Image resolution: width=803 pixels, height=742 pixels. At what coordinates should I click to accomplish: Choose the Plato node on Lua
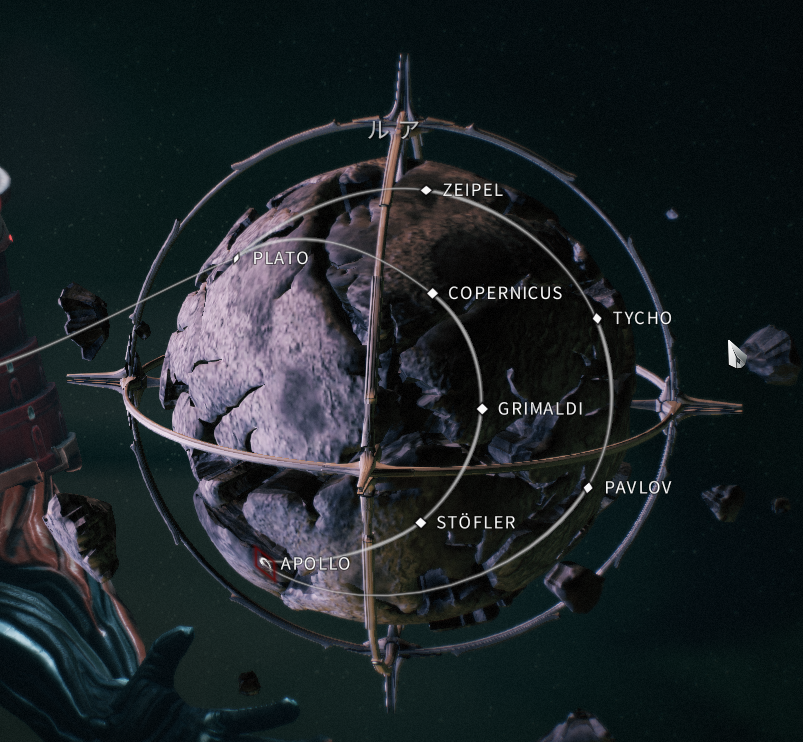click(237, 258)
